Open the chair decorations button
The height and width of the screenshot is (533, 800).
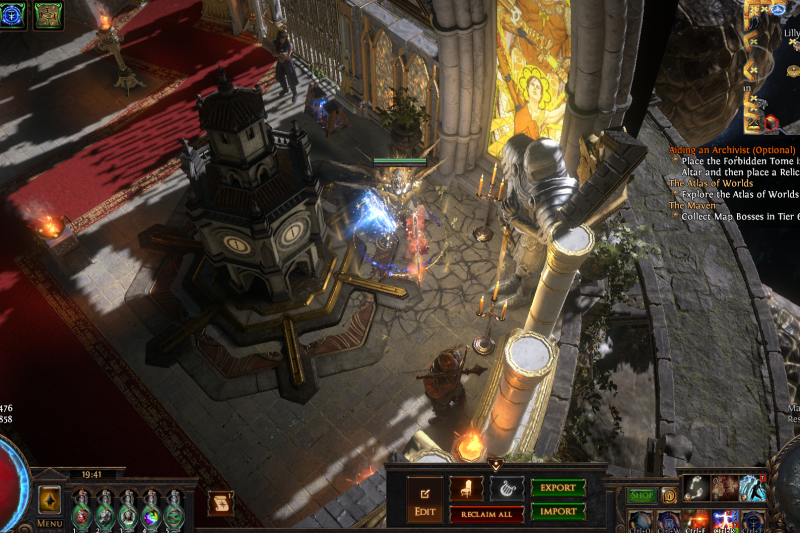pos(465,489)
